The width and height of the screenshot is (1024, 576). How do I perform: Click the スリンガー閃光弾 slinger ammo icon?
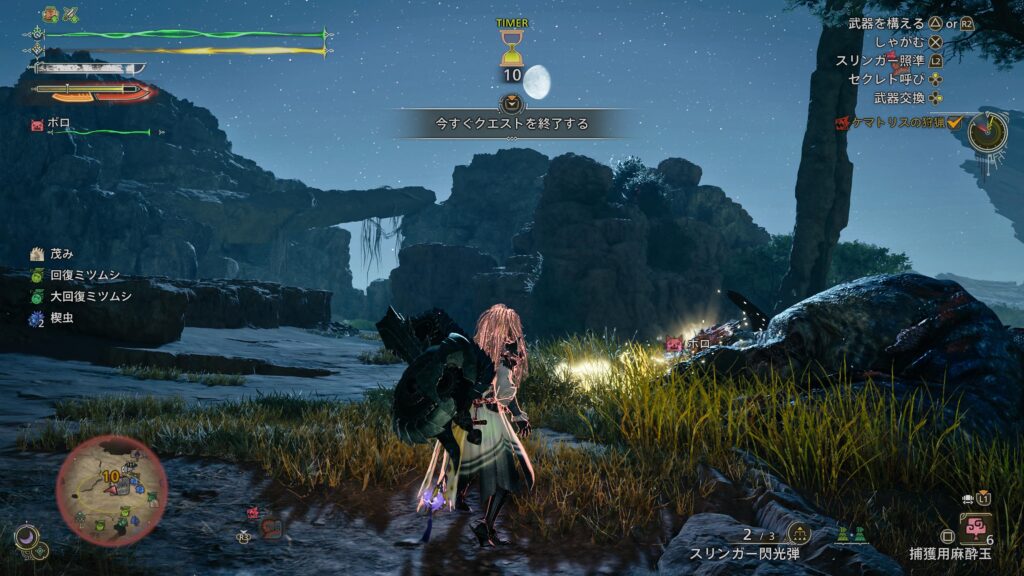[799, 533]
